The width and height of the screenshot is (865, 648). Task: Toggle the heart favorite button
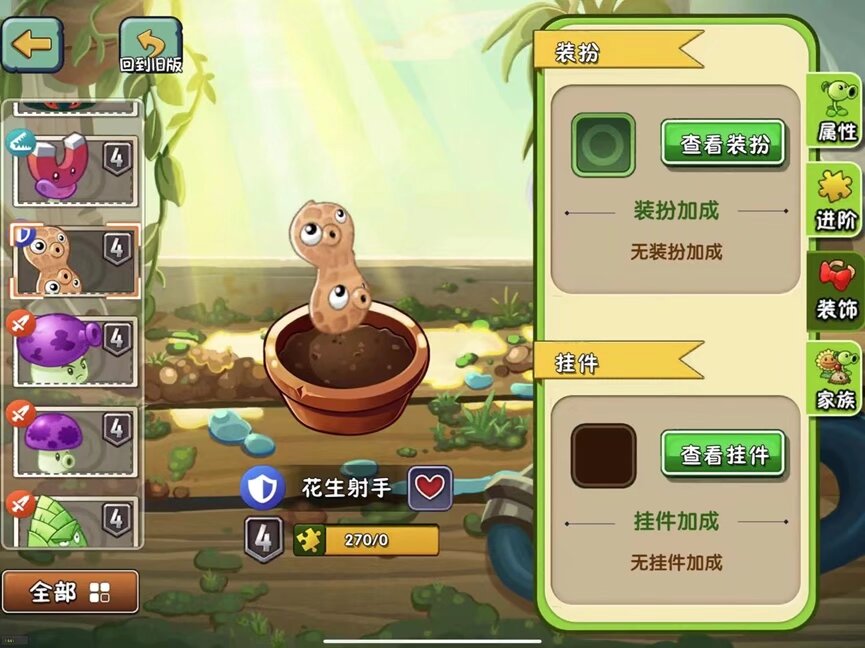[430, 488]
